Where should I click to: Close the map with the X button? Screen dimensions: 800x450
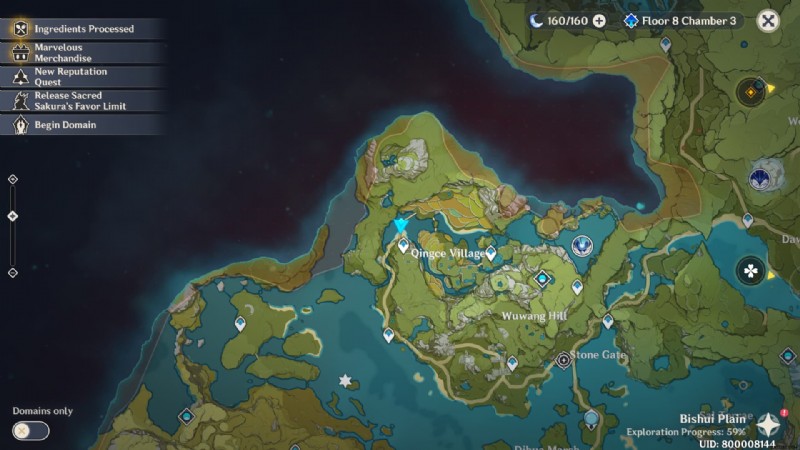pyautogui.click(x=768, y=21)
